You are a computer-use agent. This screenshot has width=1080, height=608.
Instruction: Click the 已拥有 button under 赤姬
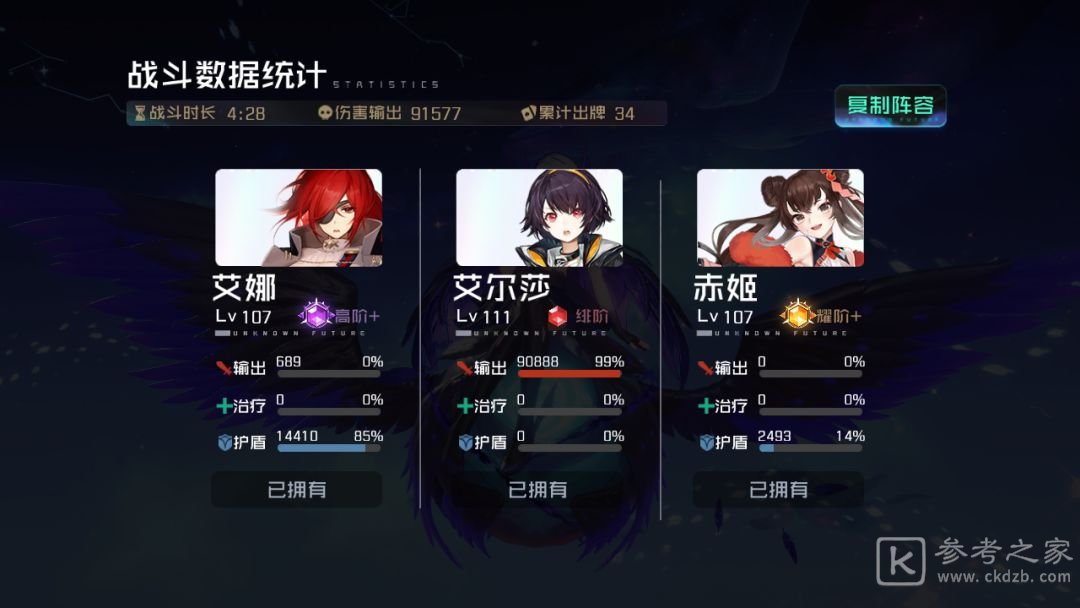(778, 489)
